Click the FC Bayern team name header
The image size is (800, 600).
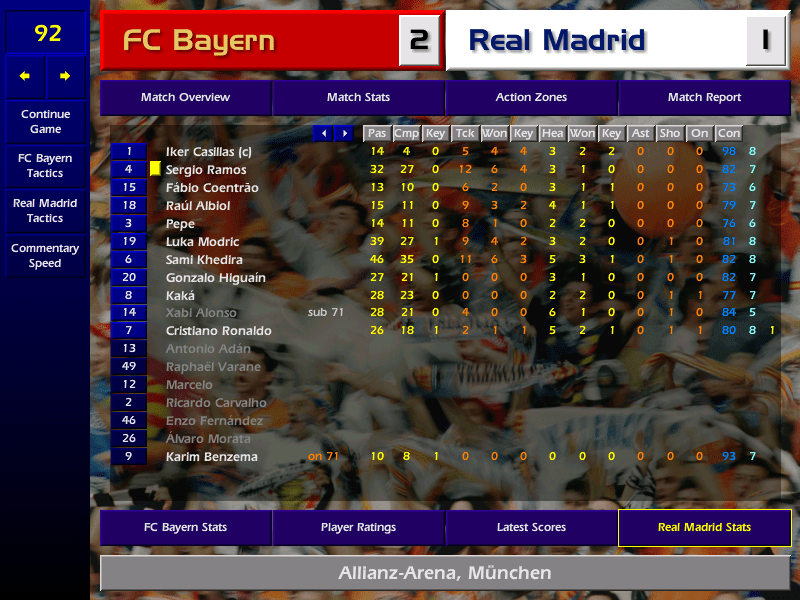click(198, 41)
